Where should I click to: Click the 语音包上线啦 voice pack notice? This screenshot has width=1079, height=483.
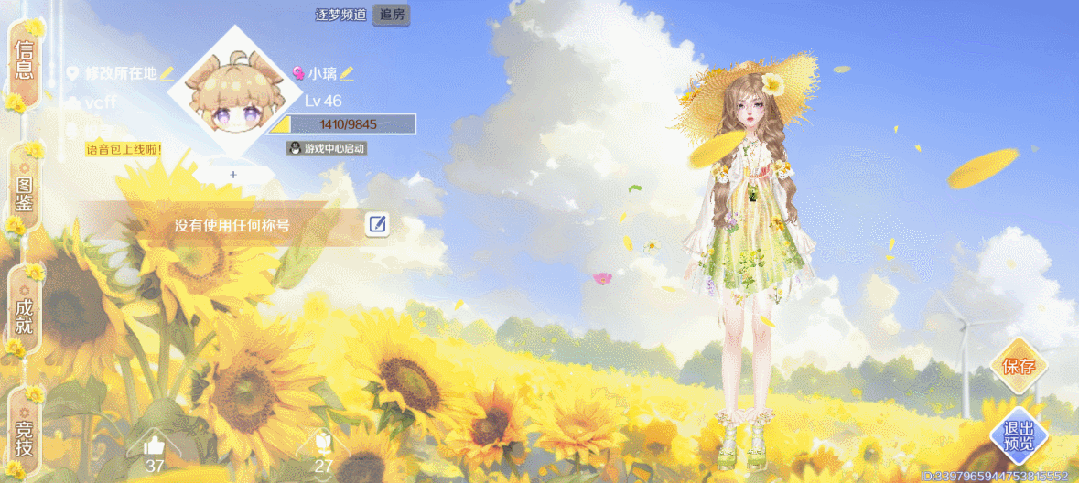click(x=123, y=150)
